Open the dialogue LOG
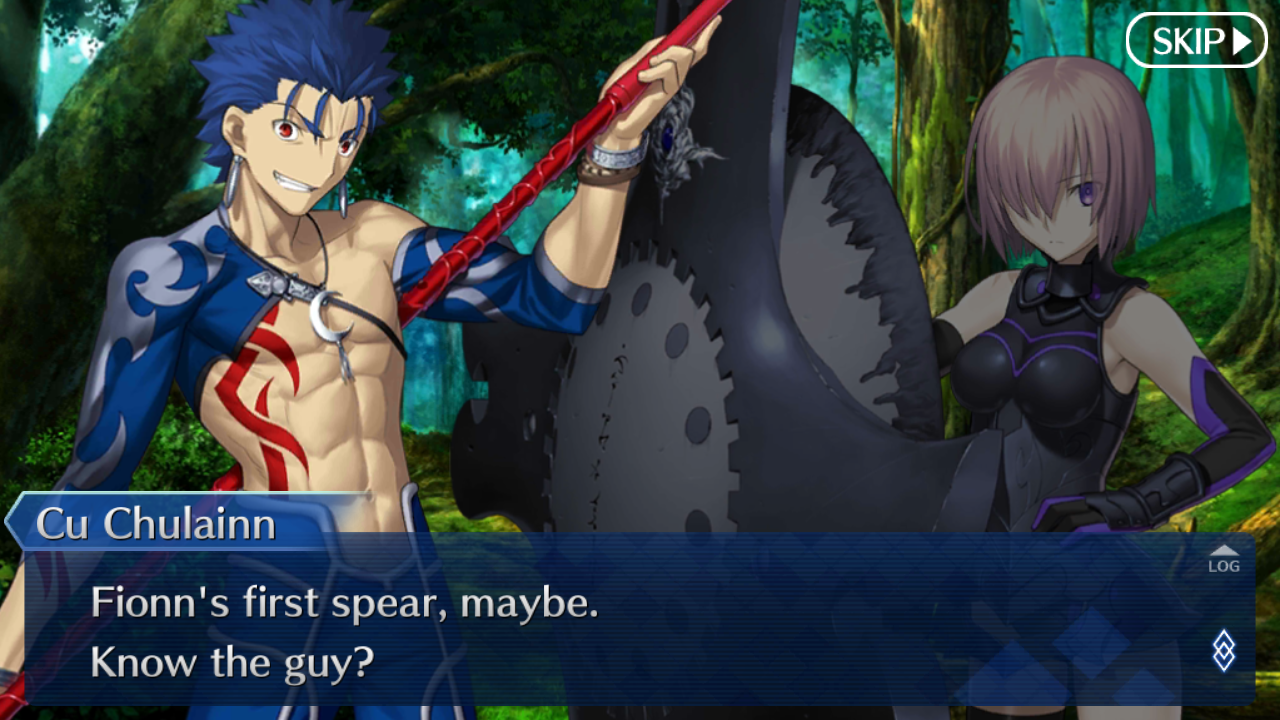The image size is (1280, 720). 1223,560
